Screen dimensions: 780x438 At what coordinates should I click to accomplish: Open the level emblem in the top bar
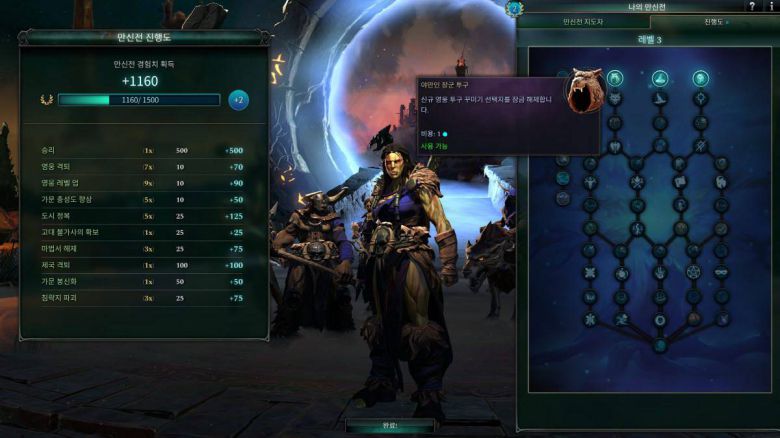click(516, 8)
